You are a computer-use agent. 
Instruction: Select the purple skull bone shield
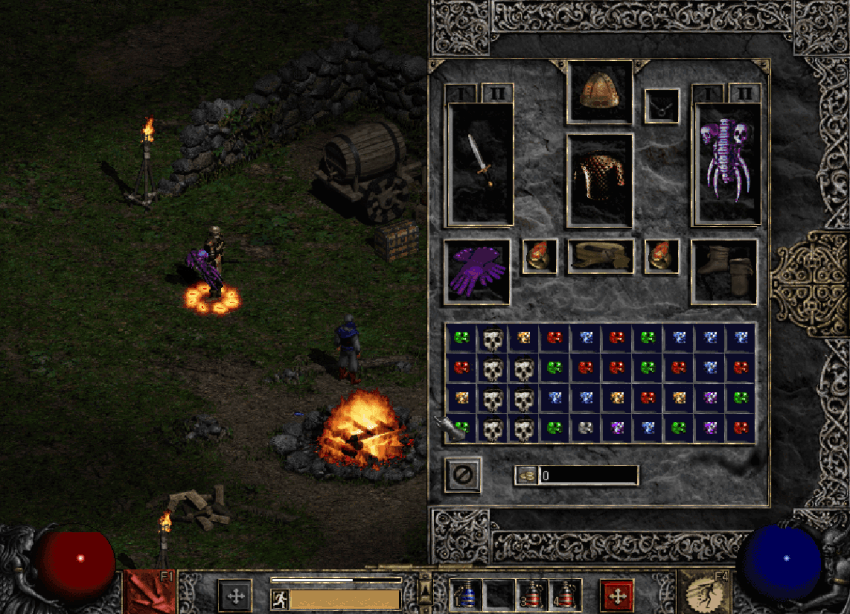coord(727,163)
